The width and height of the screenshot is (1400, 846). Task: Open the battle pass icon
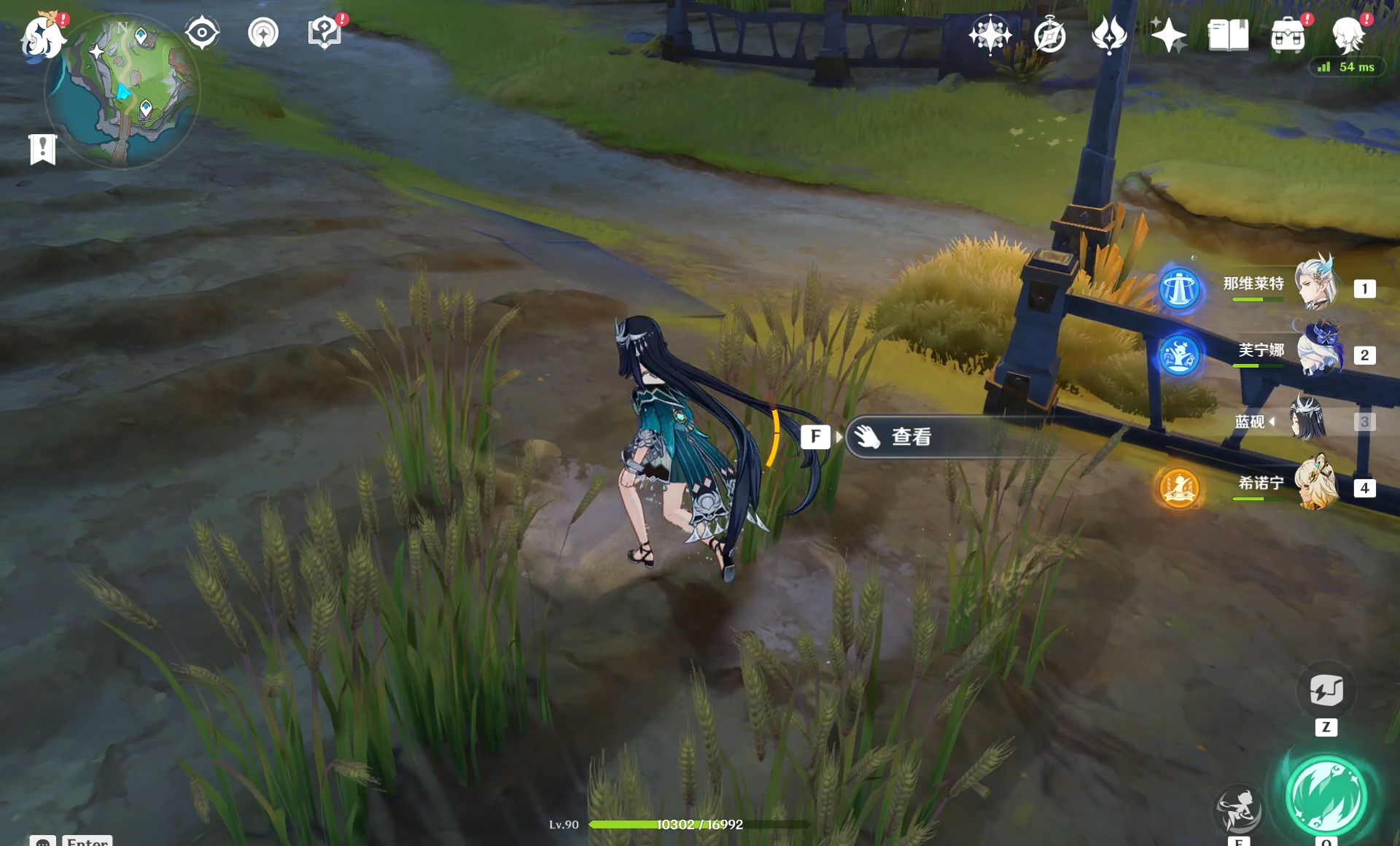pos(1109,35)
